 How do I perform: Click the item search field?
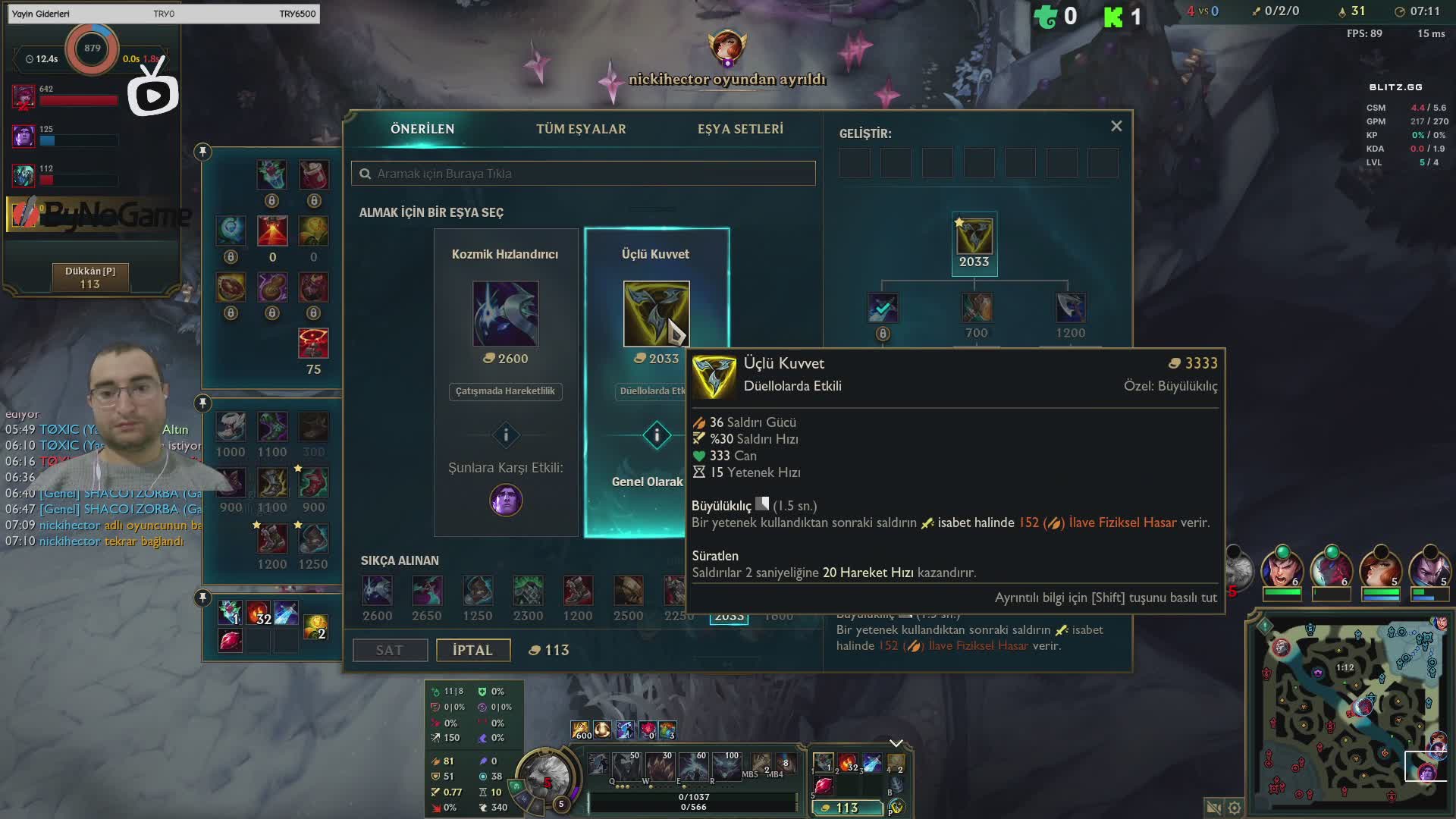click(583, 174)
